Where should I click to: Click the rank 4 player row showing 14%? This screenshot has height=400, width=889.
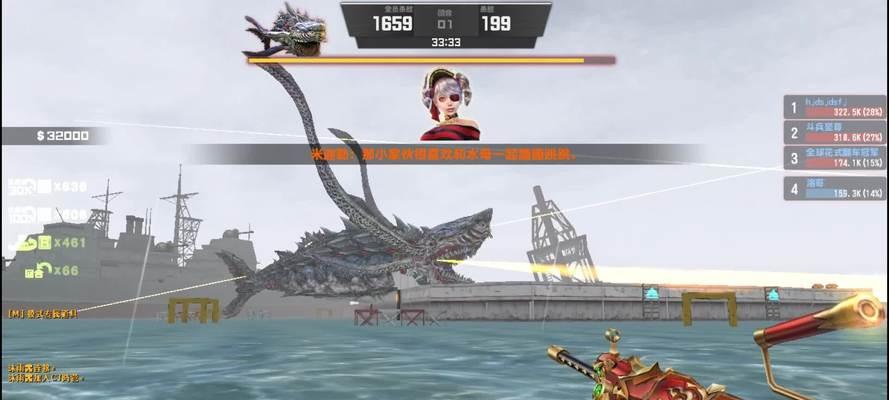[835, 187]
